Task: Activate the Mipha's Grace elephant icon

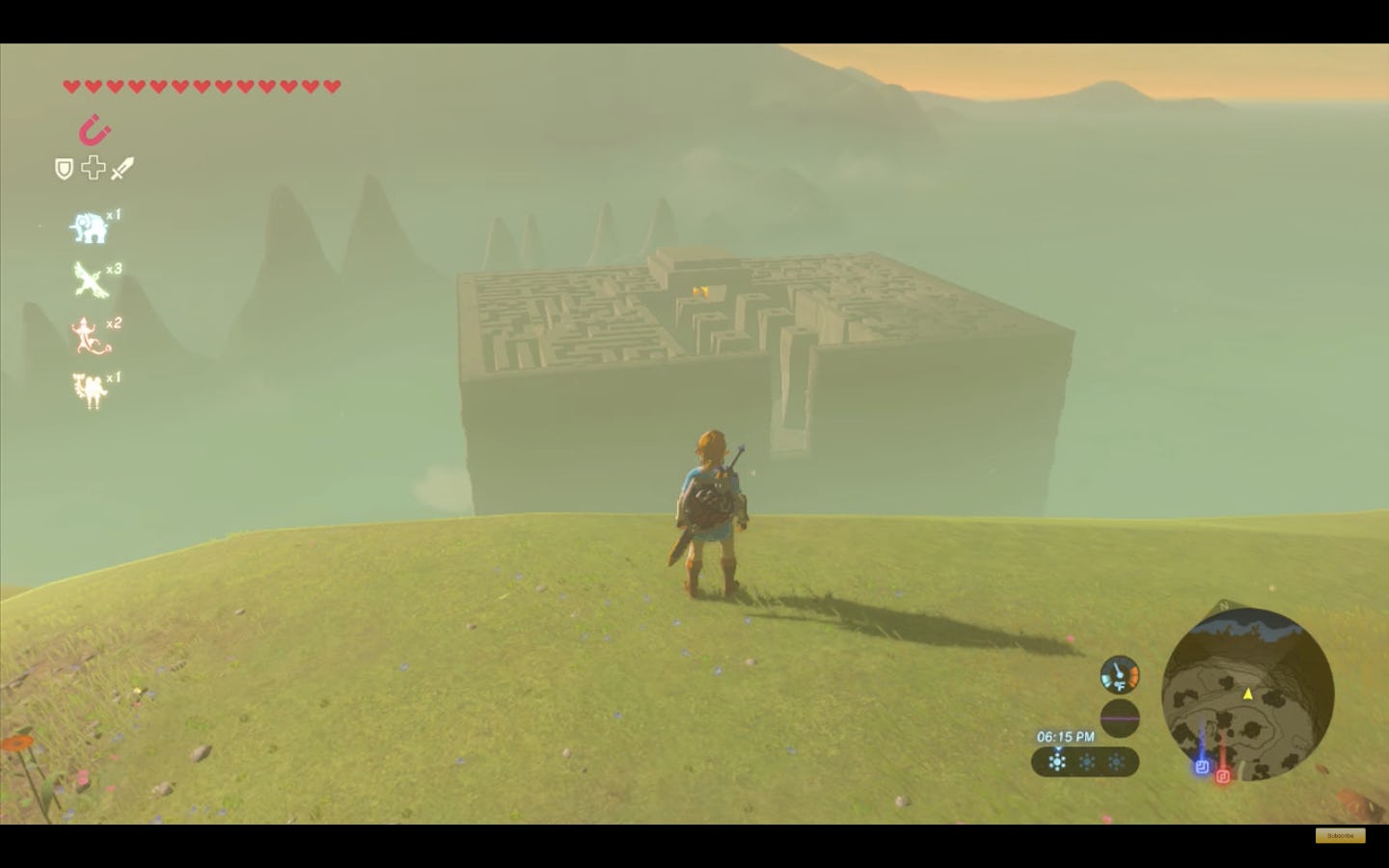Action: click(88, 226)
